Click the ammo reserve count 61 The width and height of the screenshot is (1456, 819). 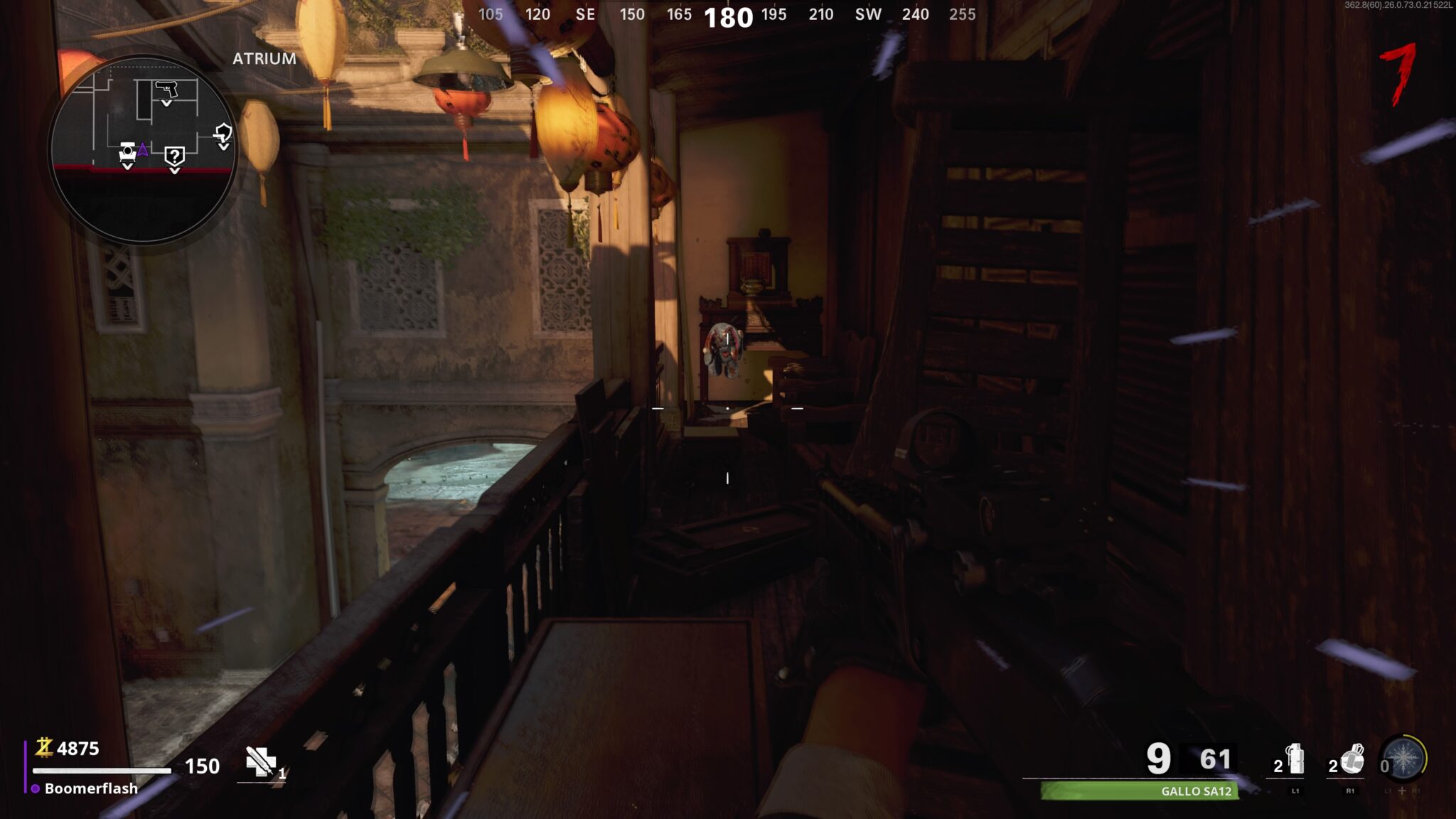click(x=1215, y=759)
